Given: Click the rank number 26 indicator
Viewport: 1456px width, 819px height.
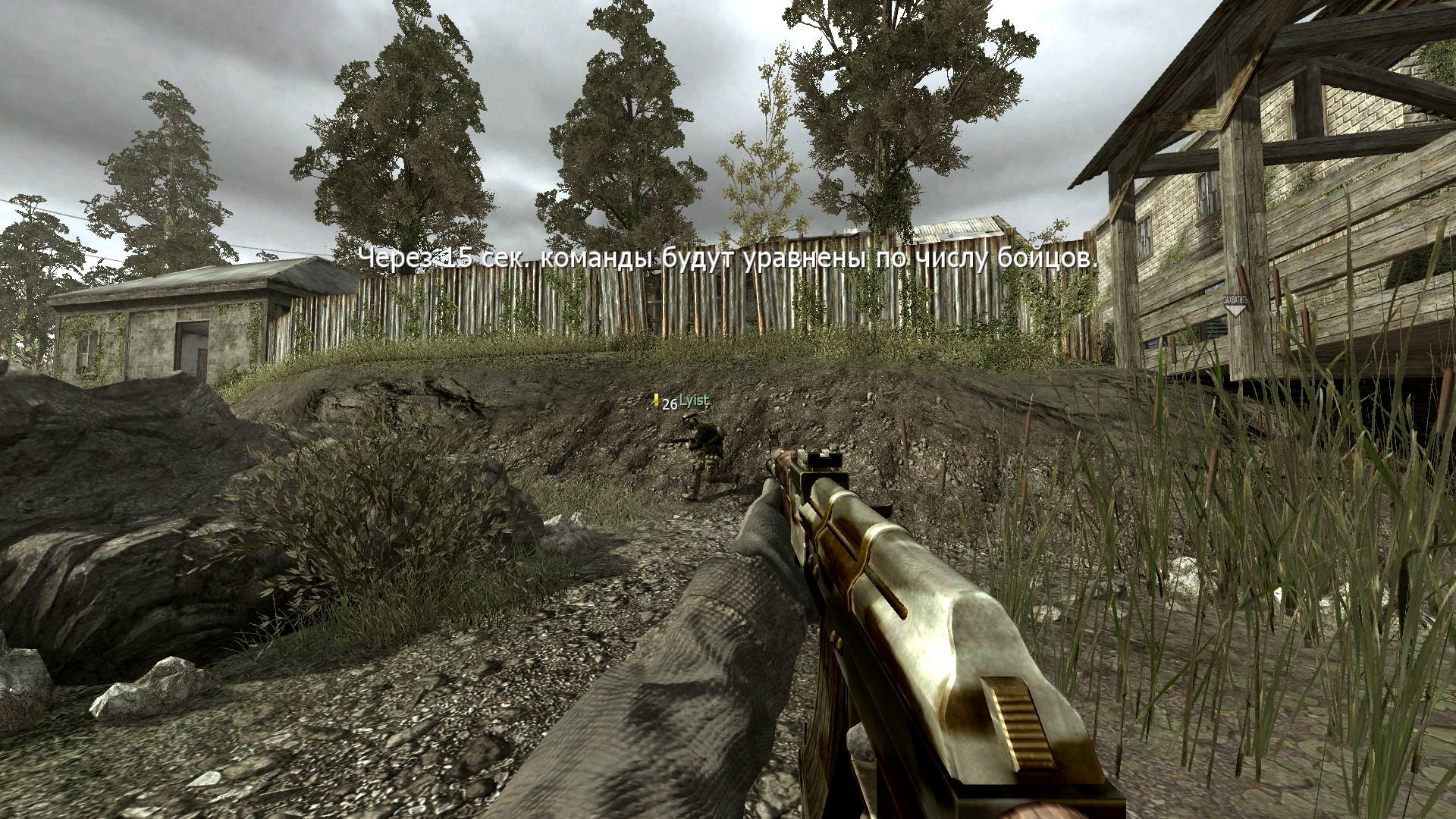Looking at the screenshot, I should click(668, 405).
